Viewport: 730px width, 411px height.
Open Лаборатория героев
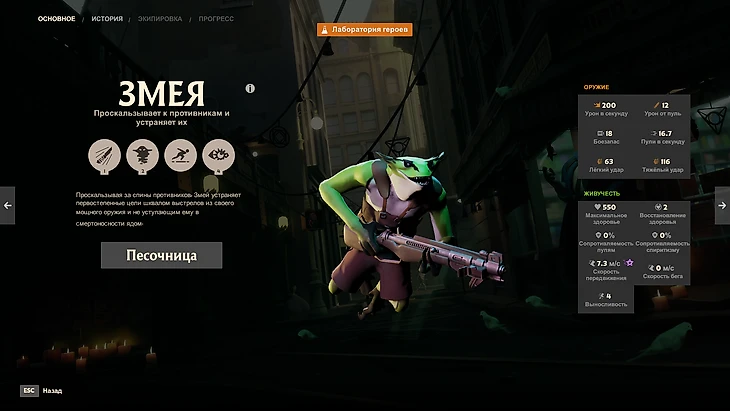coord(365,30)
